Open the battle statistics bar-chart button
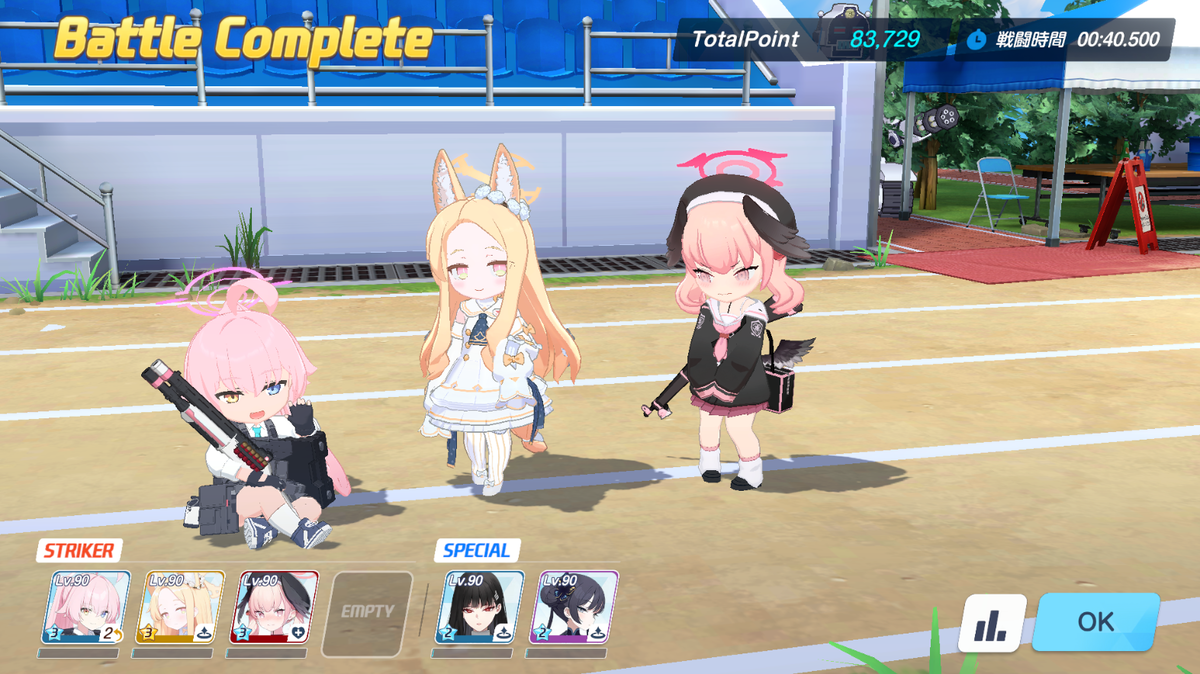This screenshot has height=674, width=1200. click(x=992, y=623)
